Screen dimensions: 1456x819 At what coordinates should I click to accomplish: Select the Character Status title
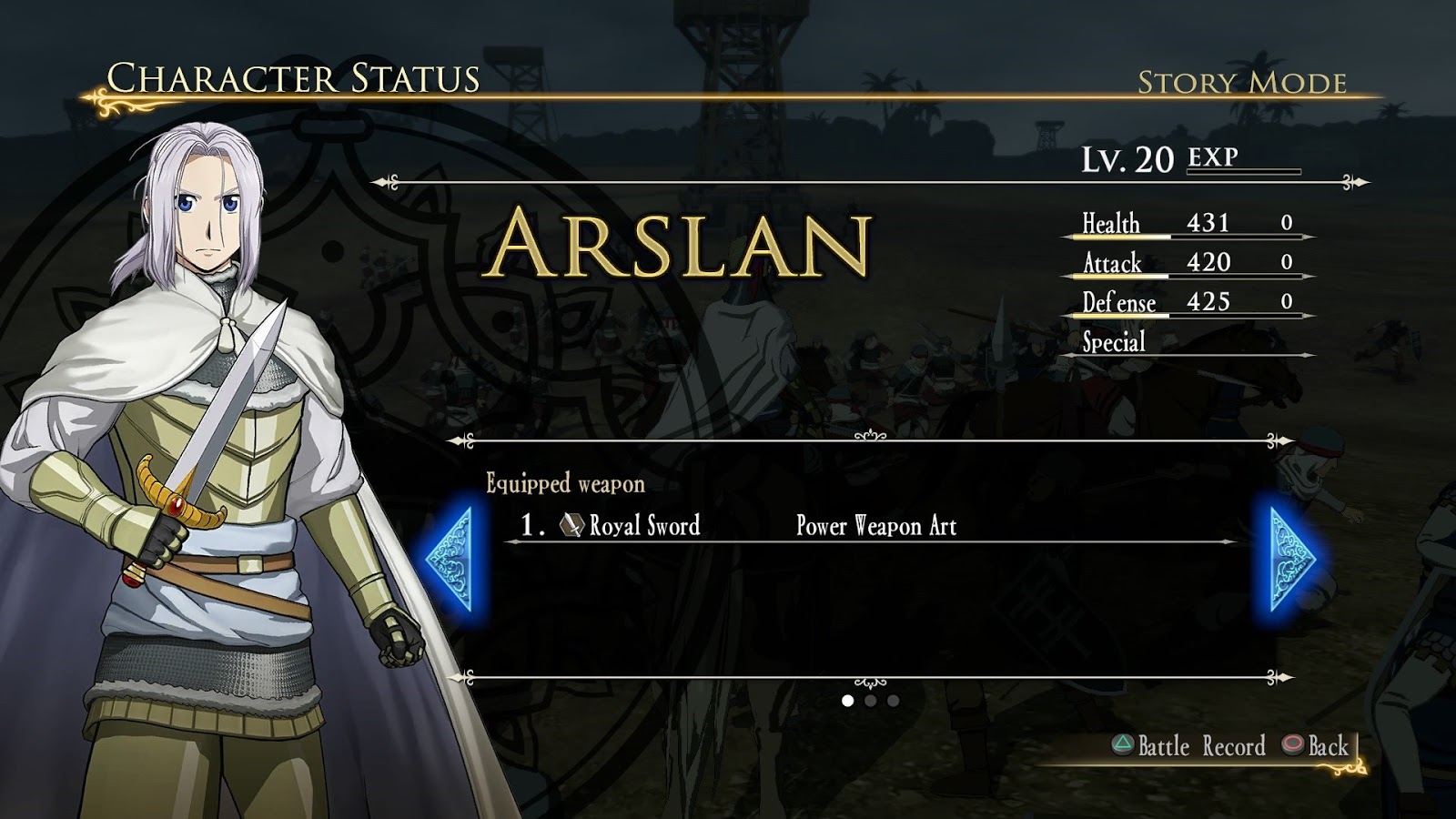[x=291, y=78]
